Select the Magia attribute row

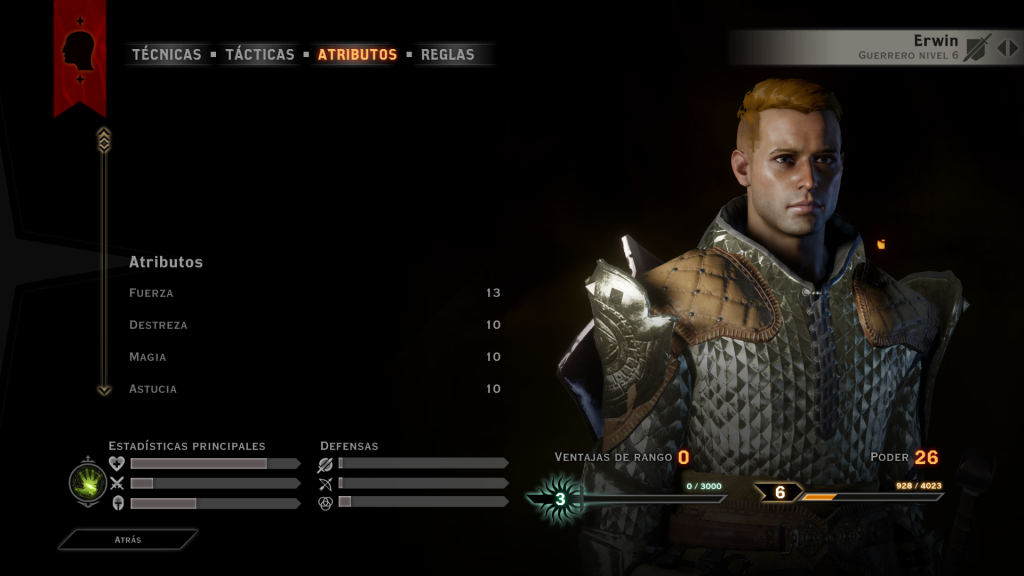point(314,357)
